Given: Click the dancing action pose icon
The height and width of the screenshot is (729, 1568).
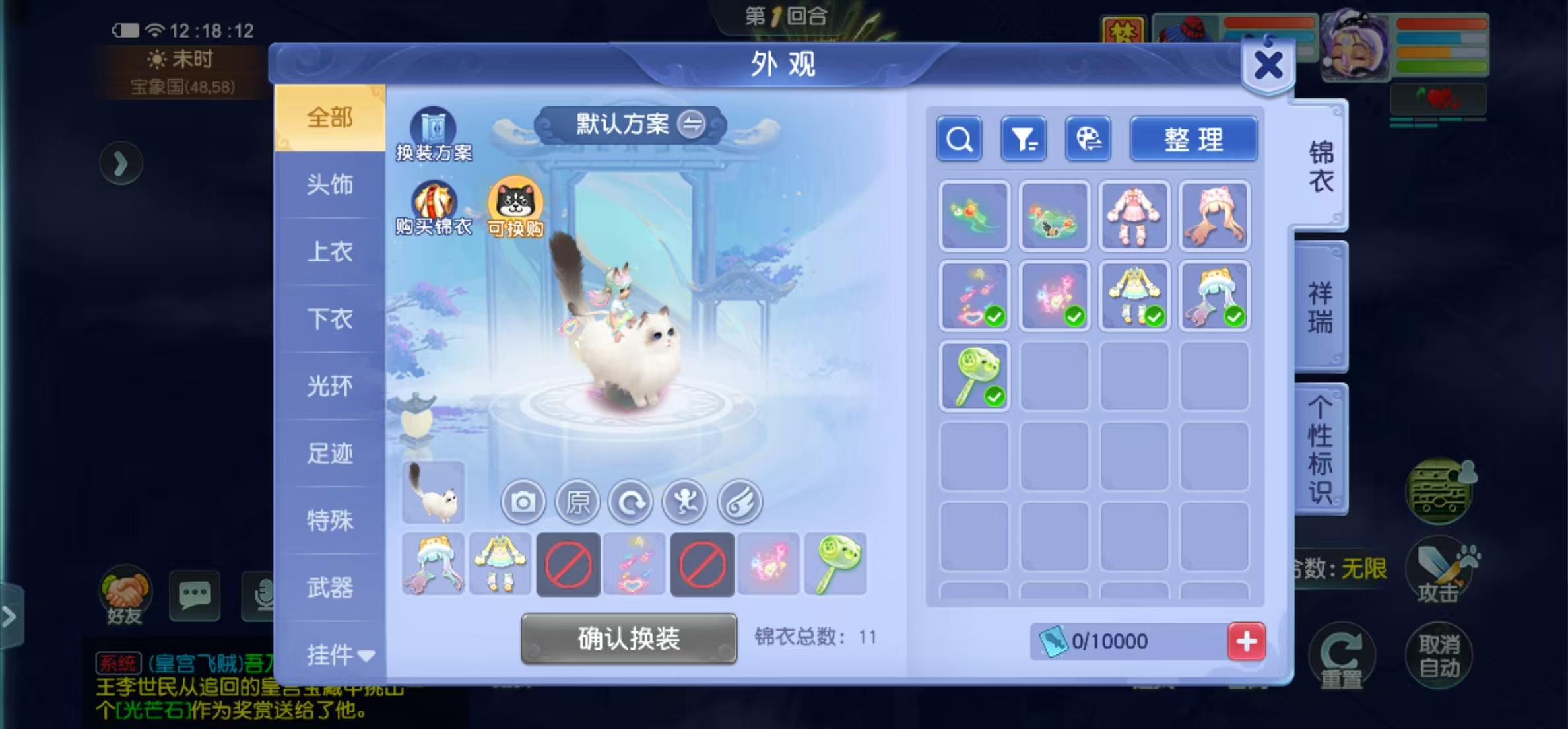Looking at the screenshot, I should [685, 502].
